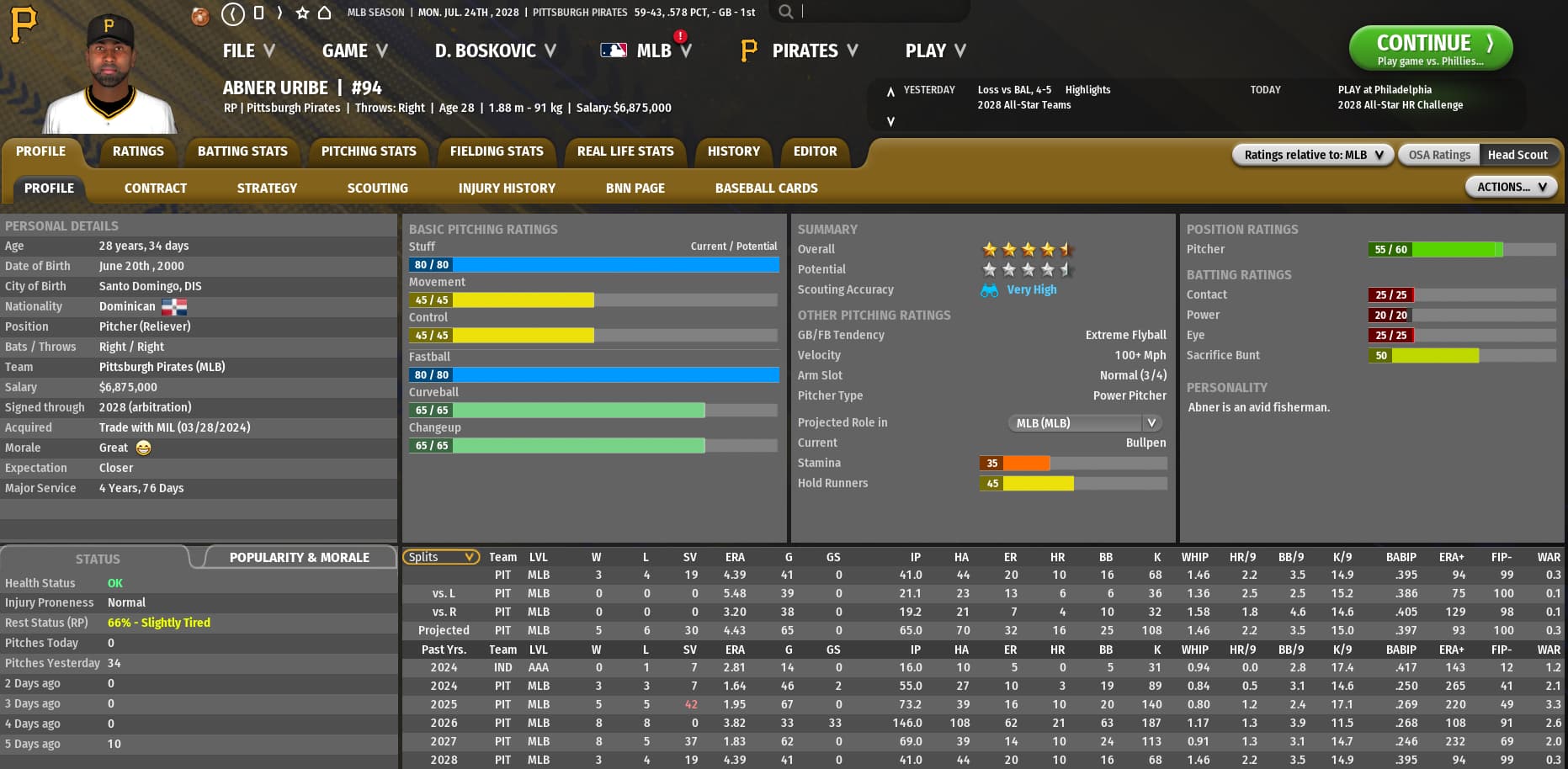This screenshot has width=1568, height=769.
Task: Expand the D. Boskovic manager menu
Action: (x=495, y=51)
